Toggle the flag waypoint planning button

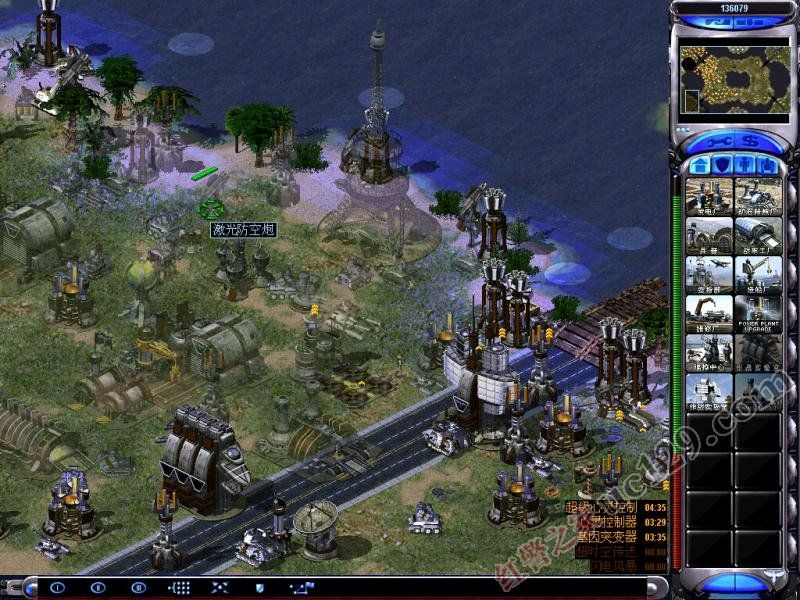click(300, 588)
